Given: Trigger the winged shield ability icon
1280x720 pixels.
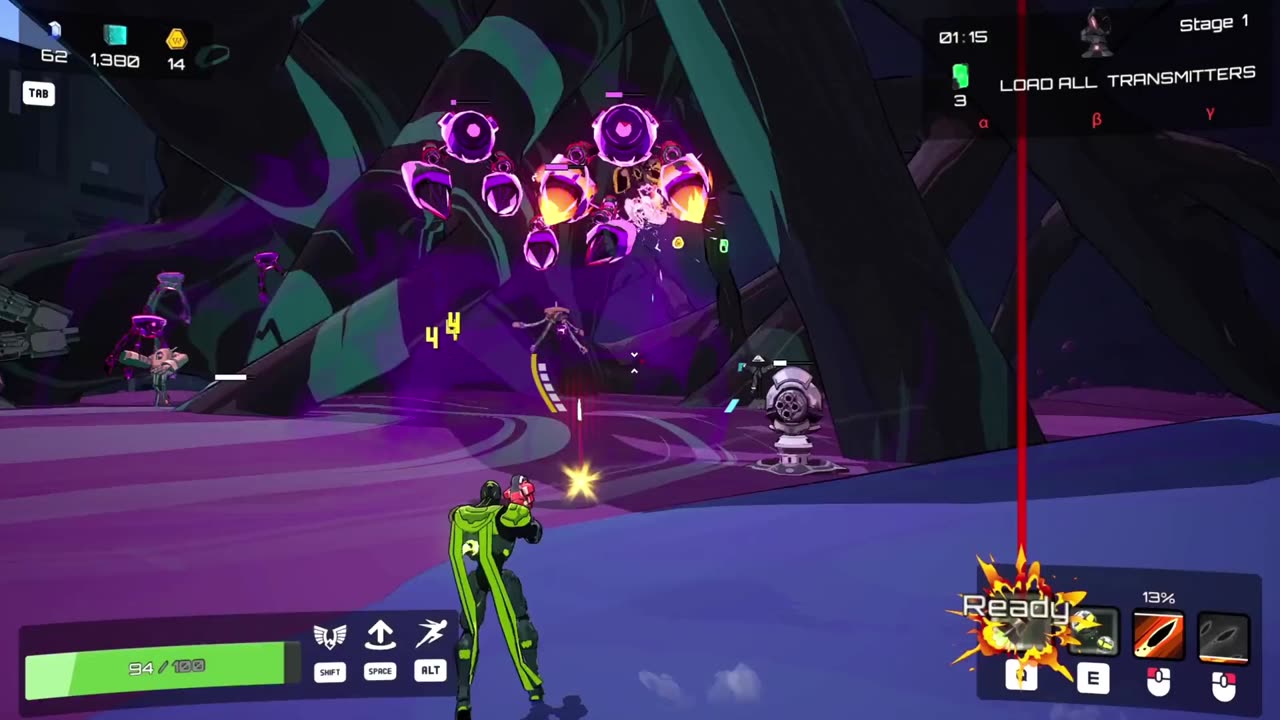Looking at the screenshot, I should tap(330, 636).
